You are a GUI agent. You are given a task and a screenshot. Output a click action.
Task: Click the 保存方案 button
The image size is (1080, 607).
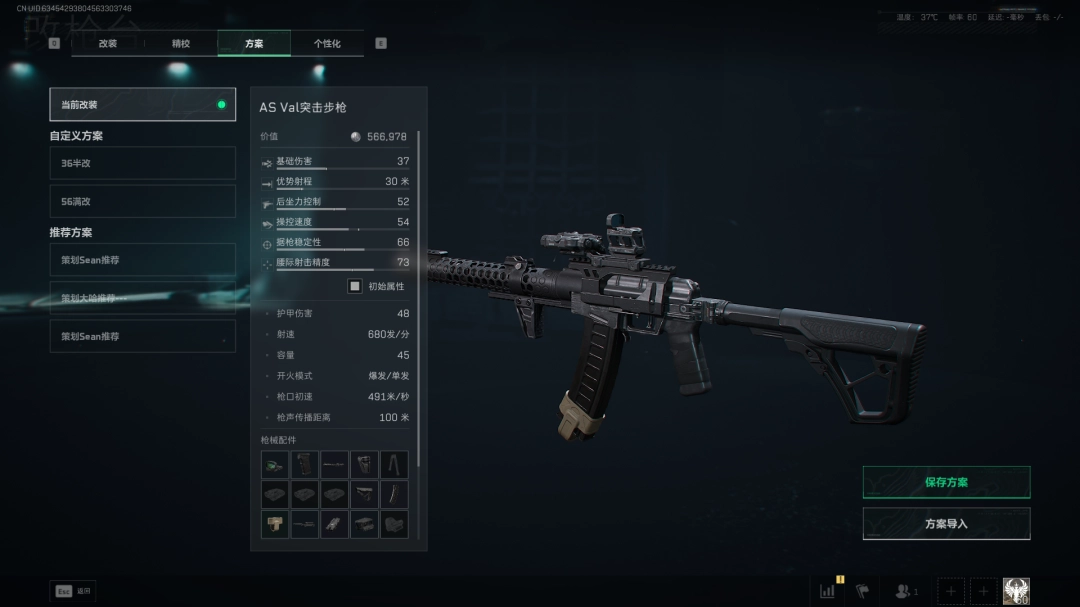(x=946, y=482)
